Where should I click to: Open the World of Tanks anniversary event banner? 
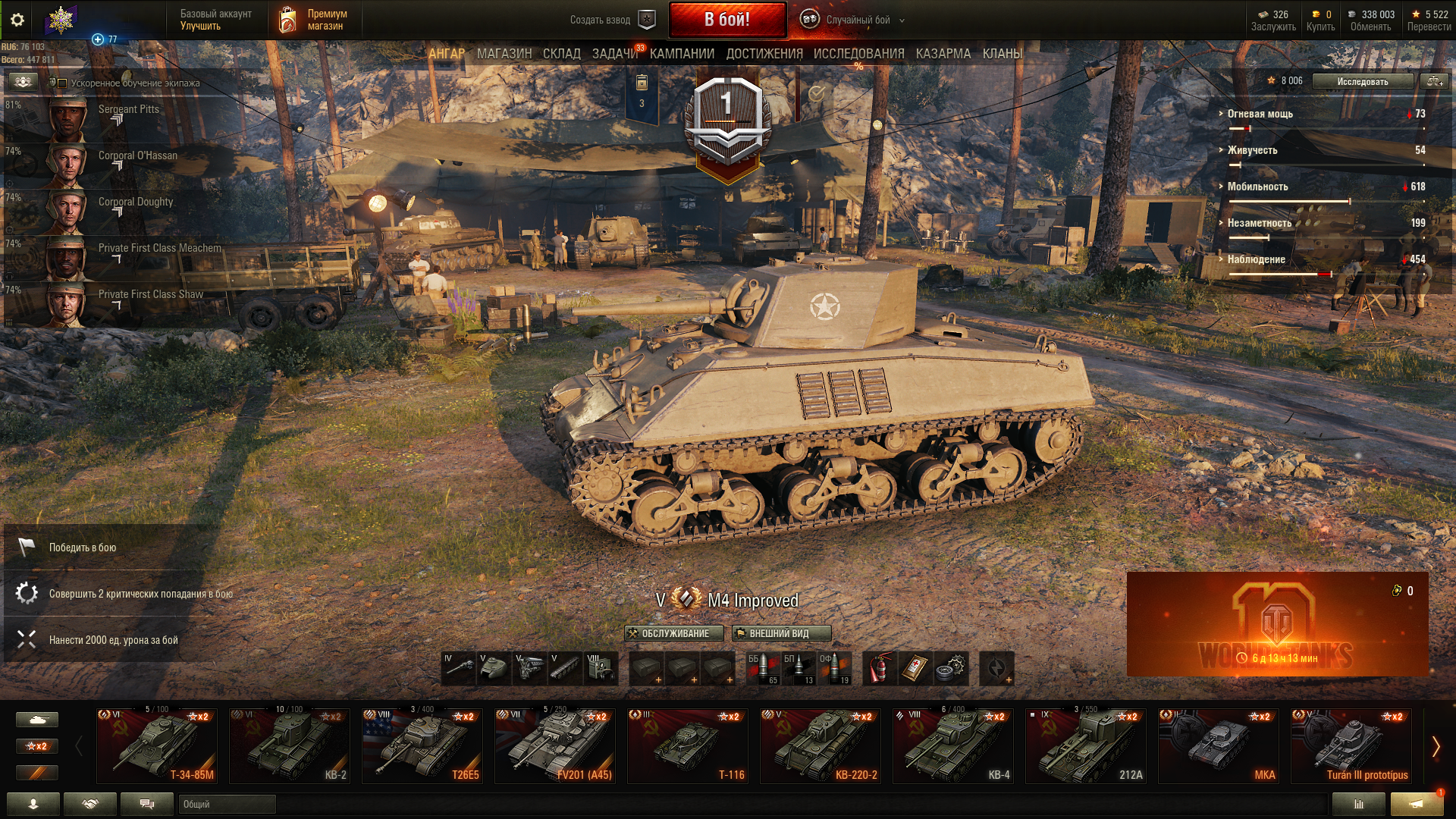coord(1277,623)
